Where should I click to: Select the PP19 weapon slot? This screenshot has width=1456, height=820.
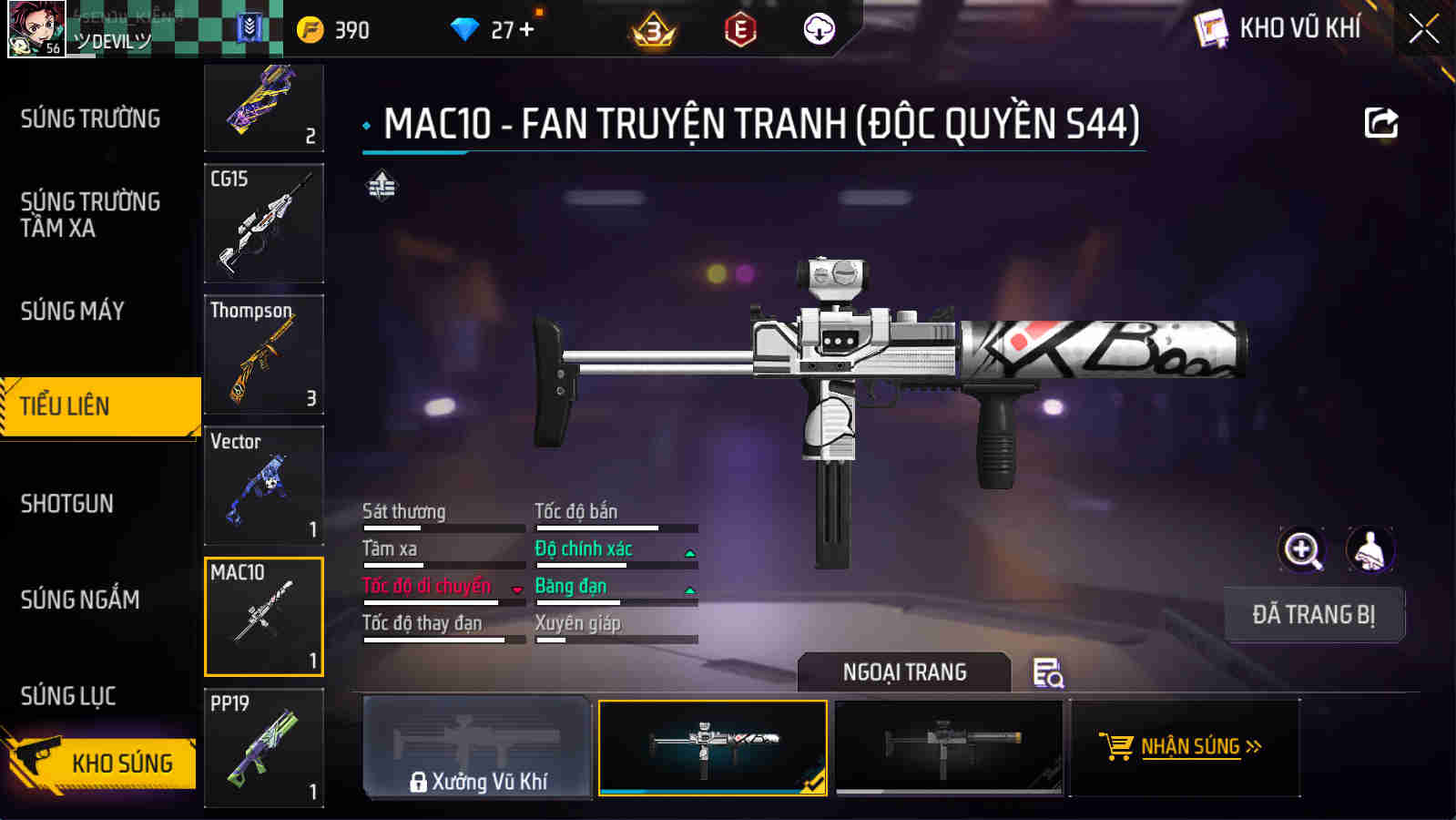[x=264, y=748]
